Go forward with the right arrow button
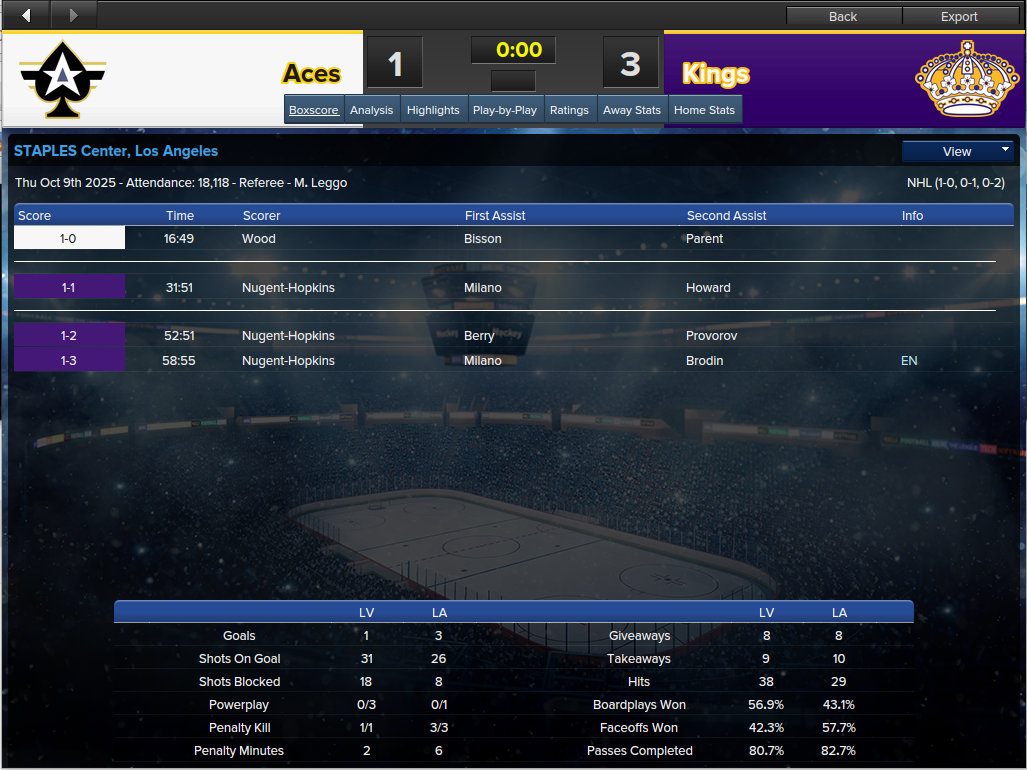The image size is (1027, 770). tap(72, 15)
